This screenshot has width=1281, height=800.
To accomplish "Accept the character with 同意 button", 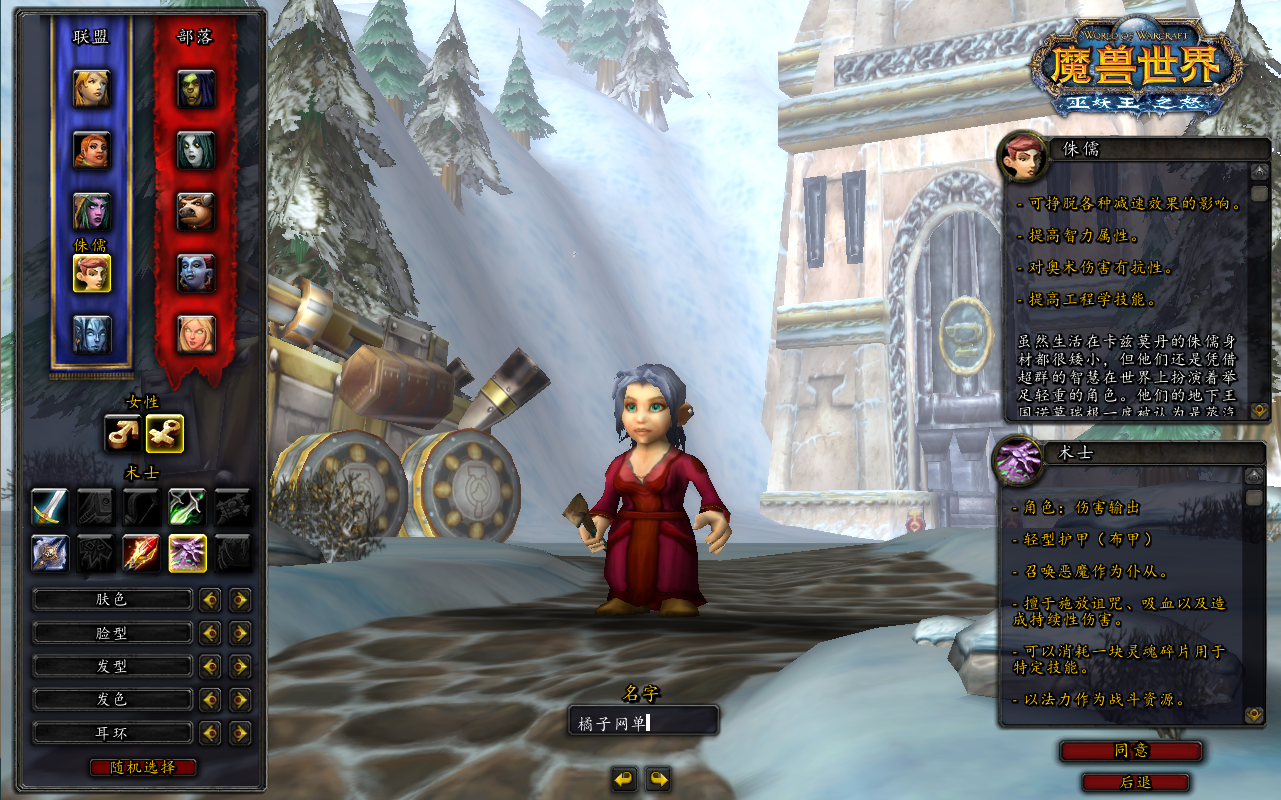I will pyautogui.click(x=1131, y=751).
